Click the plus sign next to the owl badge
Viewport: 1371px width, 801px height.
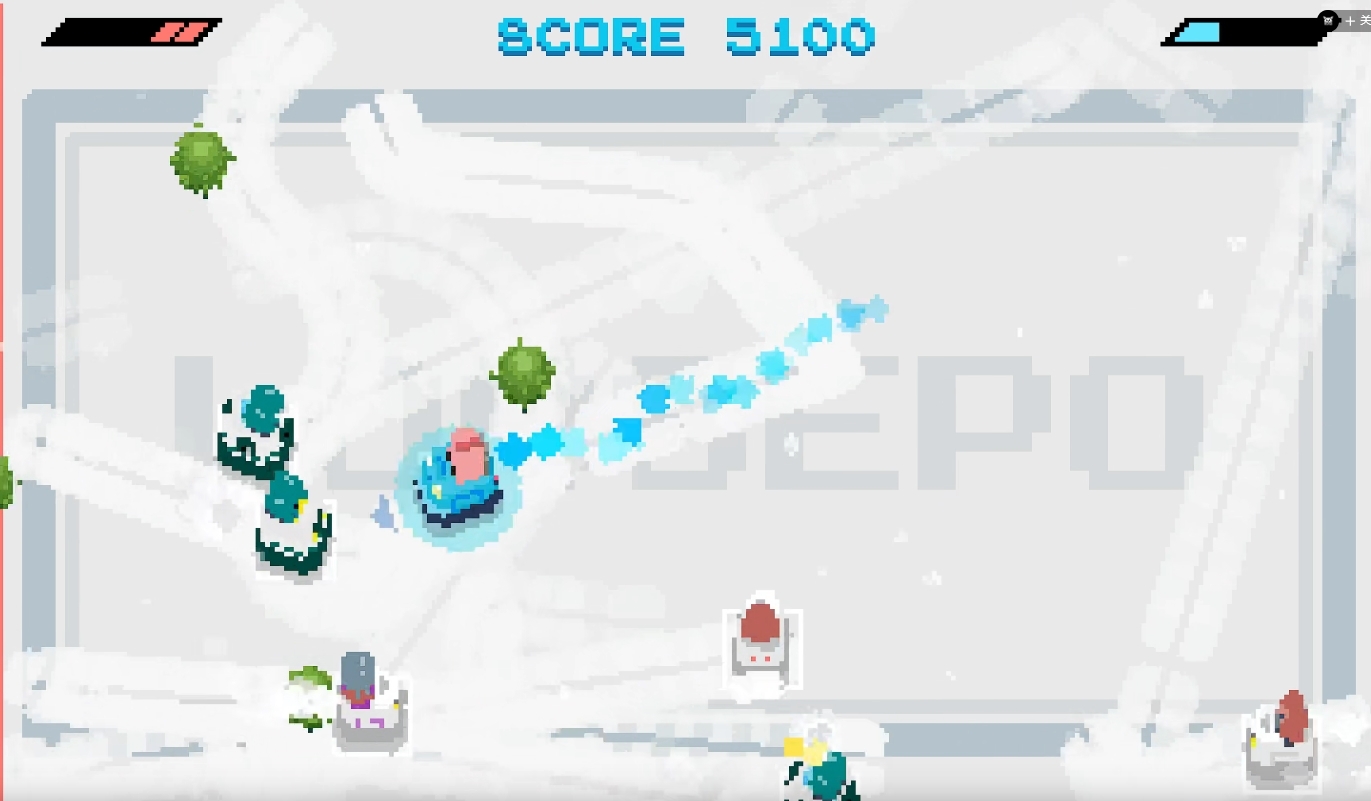pos(1351,20)
